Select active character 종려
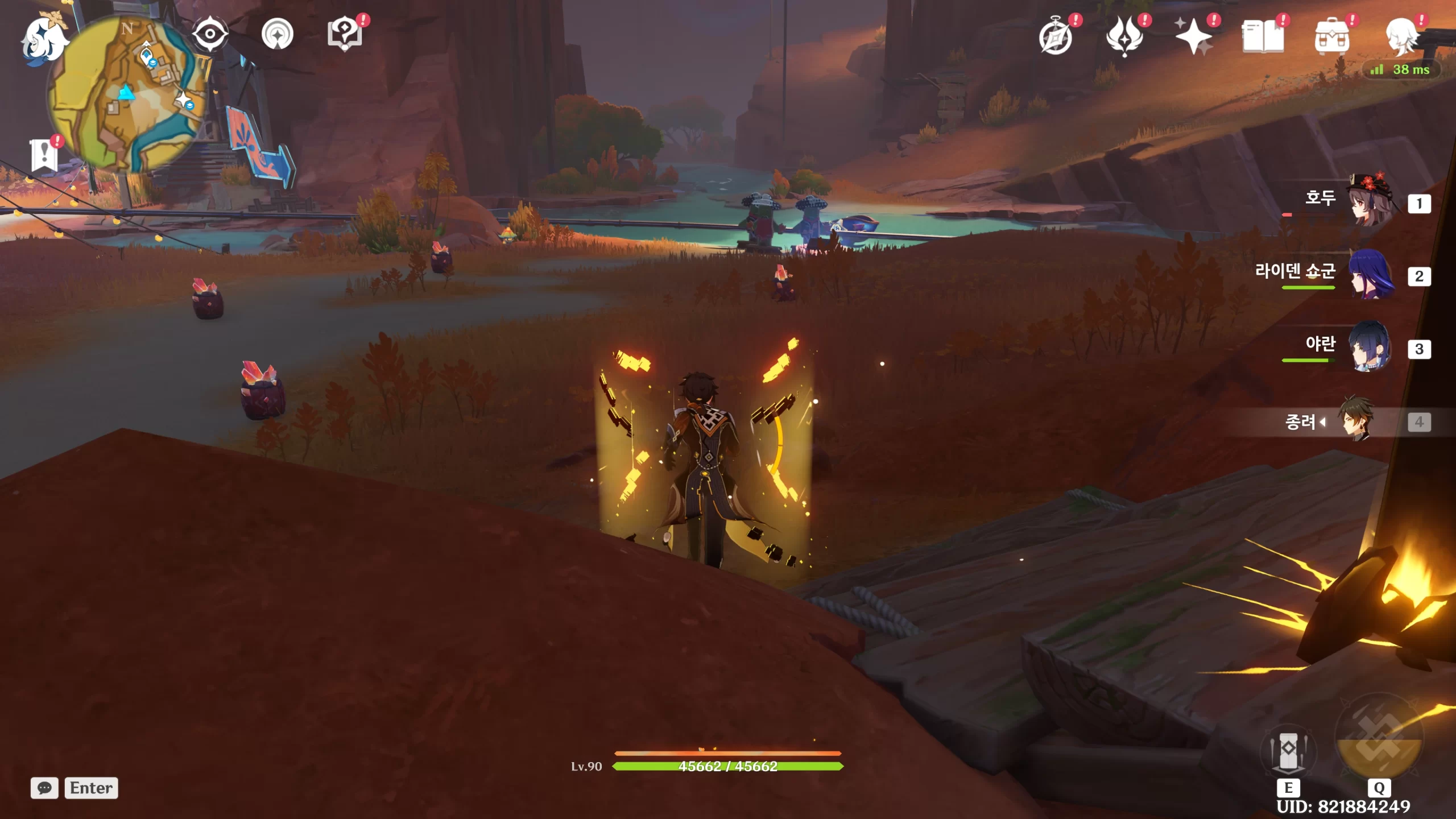This screenshot has height=819, width=1456. point(1357,421)
